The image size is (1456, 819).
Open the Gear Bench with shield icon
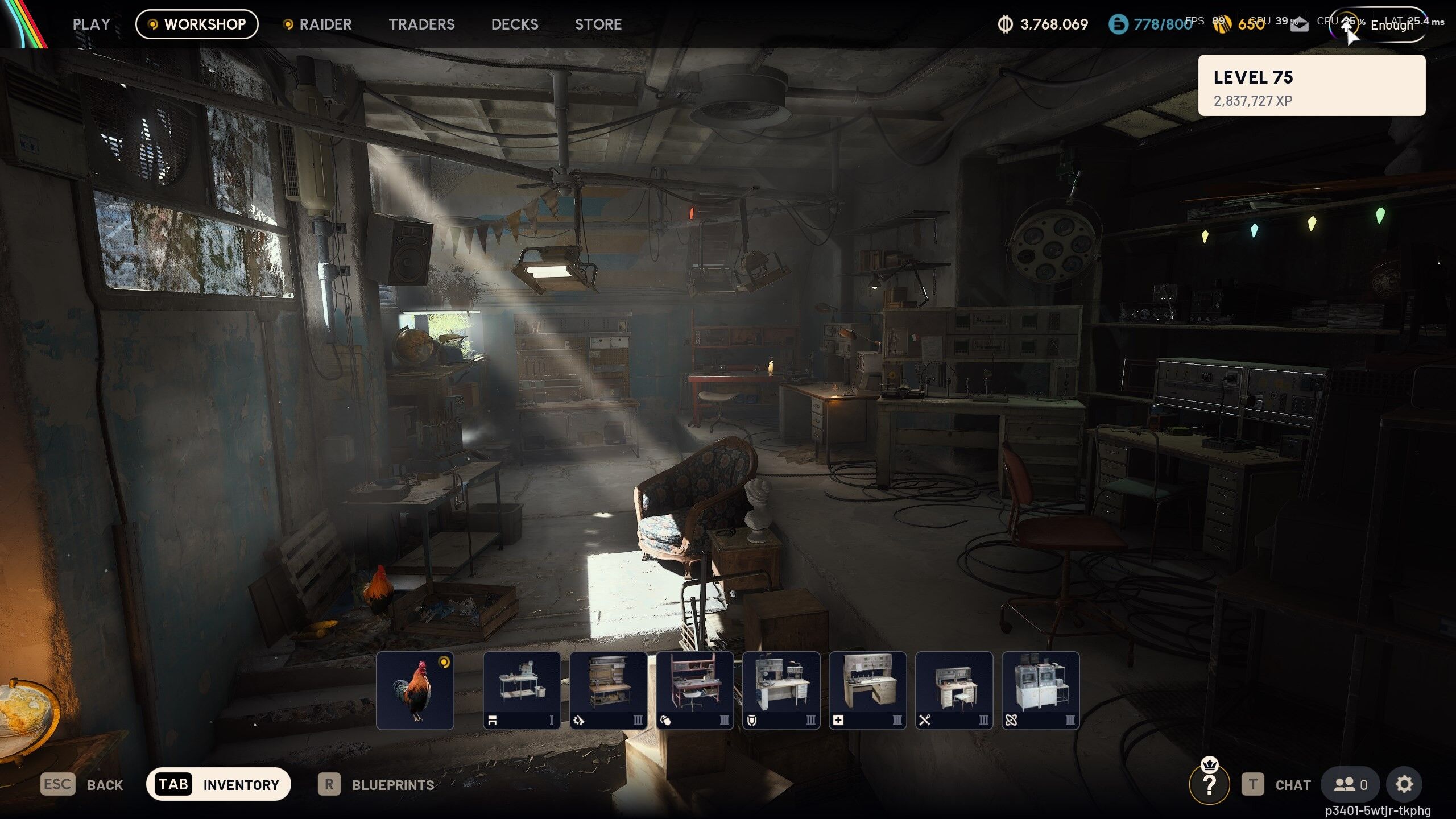click(x=781, y=690)
